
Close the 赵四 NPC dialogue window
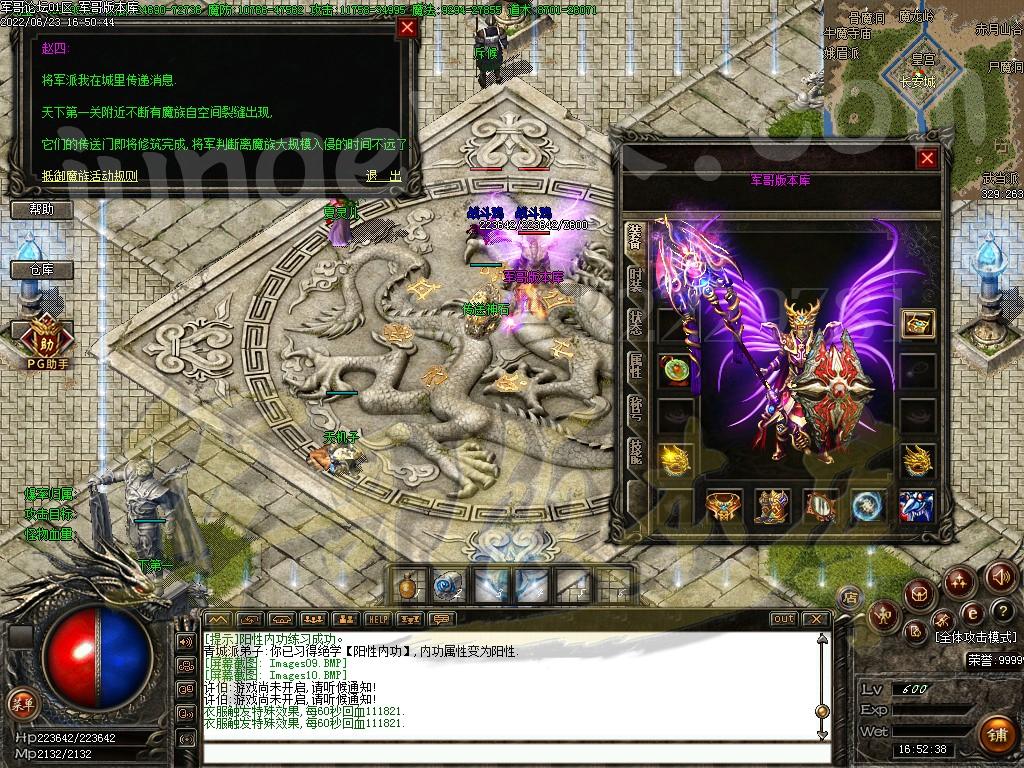pyautogui.click(x=406, y=28)
